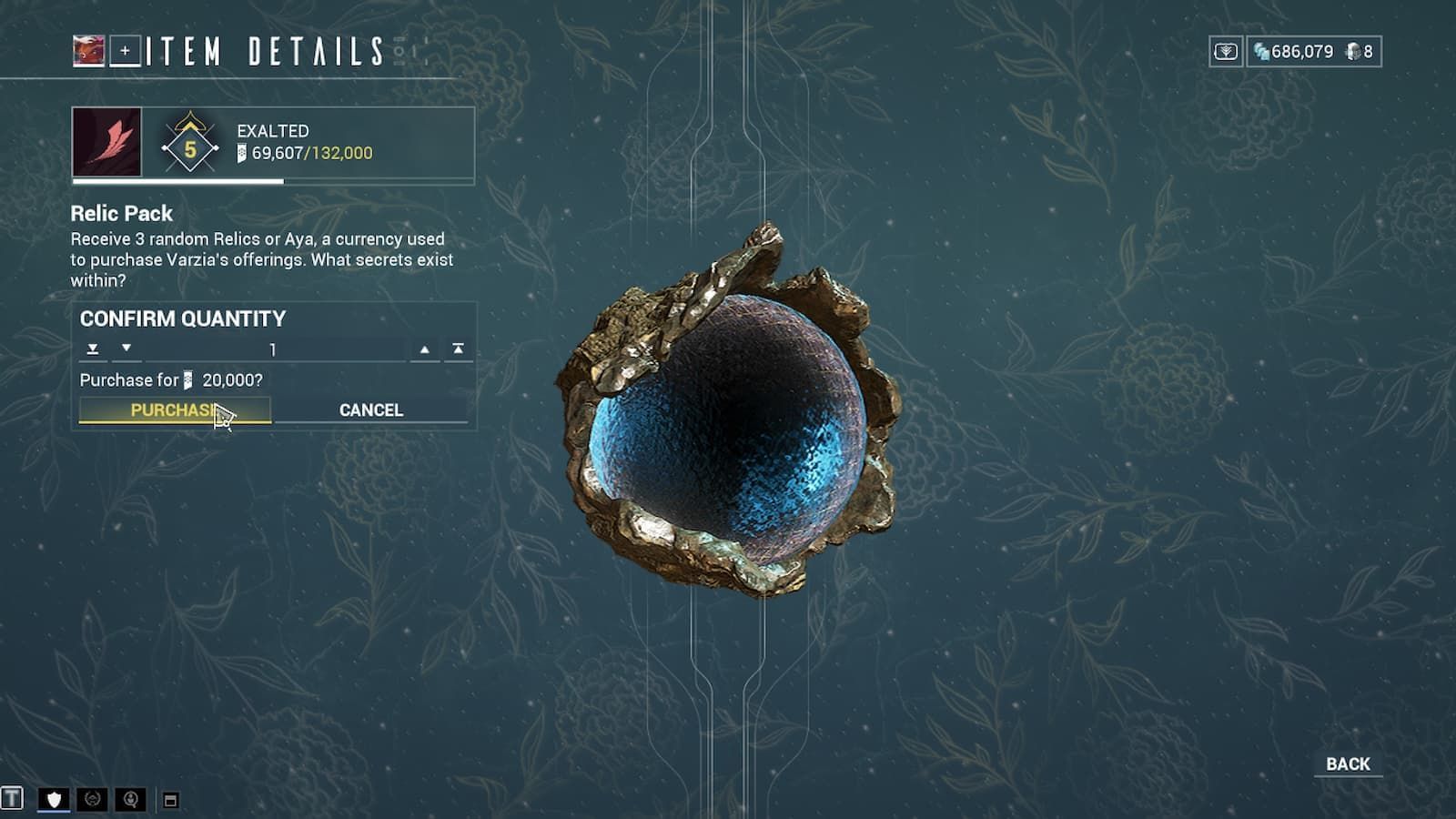Toggle the credits icon in the purchase prompt
This screenshot has height=819, width=1456.
coord(188,379)
